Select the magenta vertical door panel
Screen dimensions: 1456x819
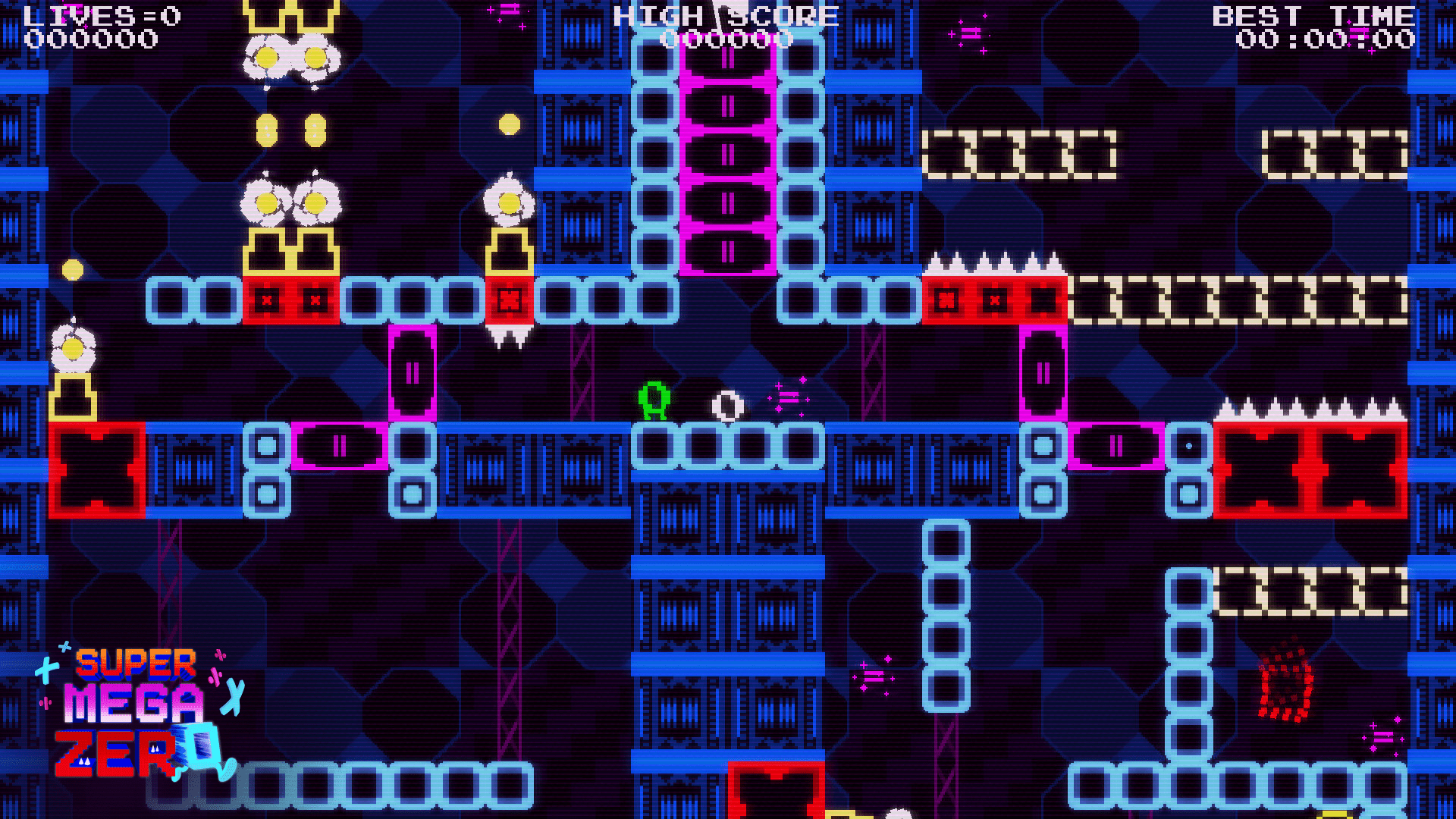click(411, 372)
